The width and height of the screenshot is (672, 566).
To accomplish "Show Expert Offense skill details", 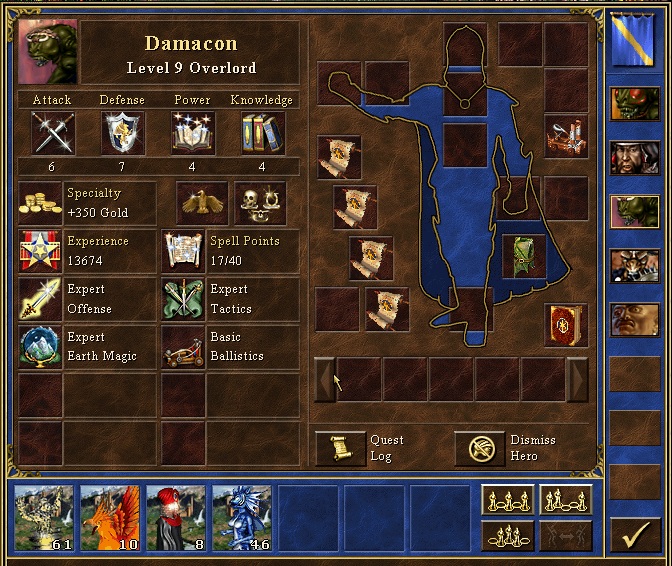I will (x=40, y=300).
